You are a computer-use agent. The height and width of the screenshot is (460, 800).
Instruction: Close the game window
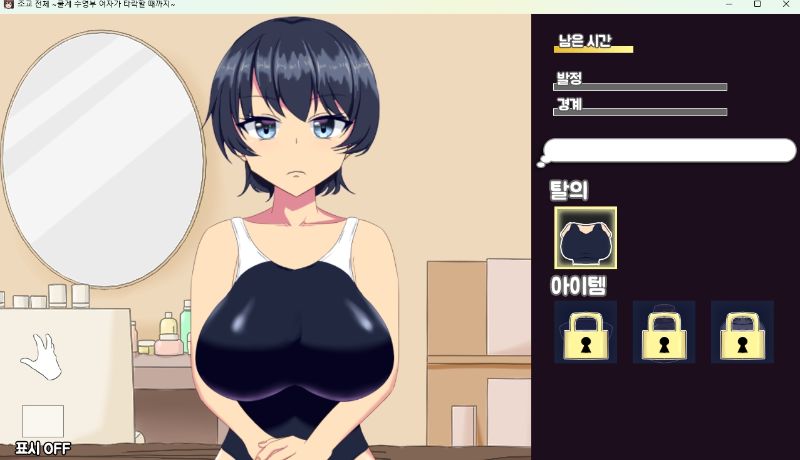point(785,5)
